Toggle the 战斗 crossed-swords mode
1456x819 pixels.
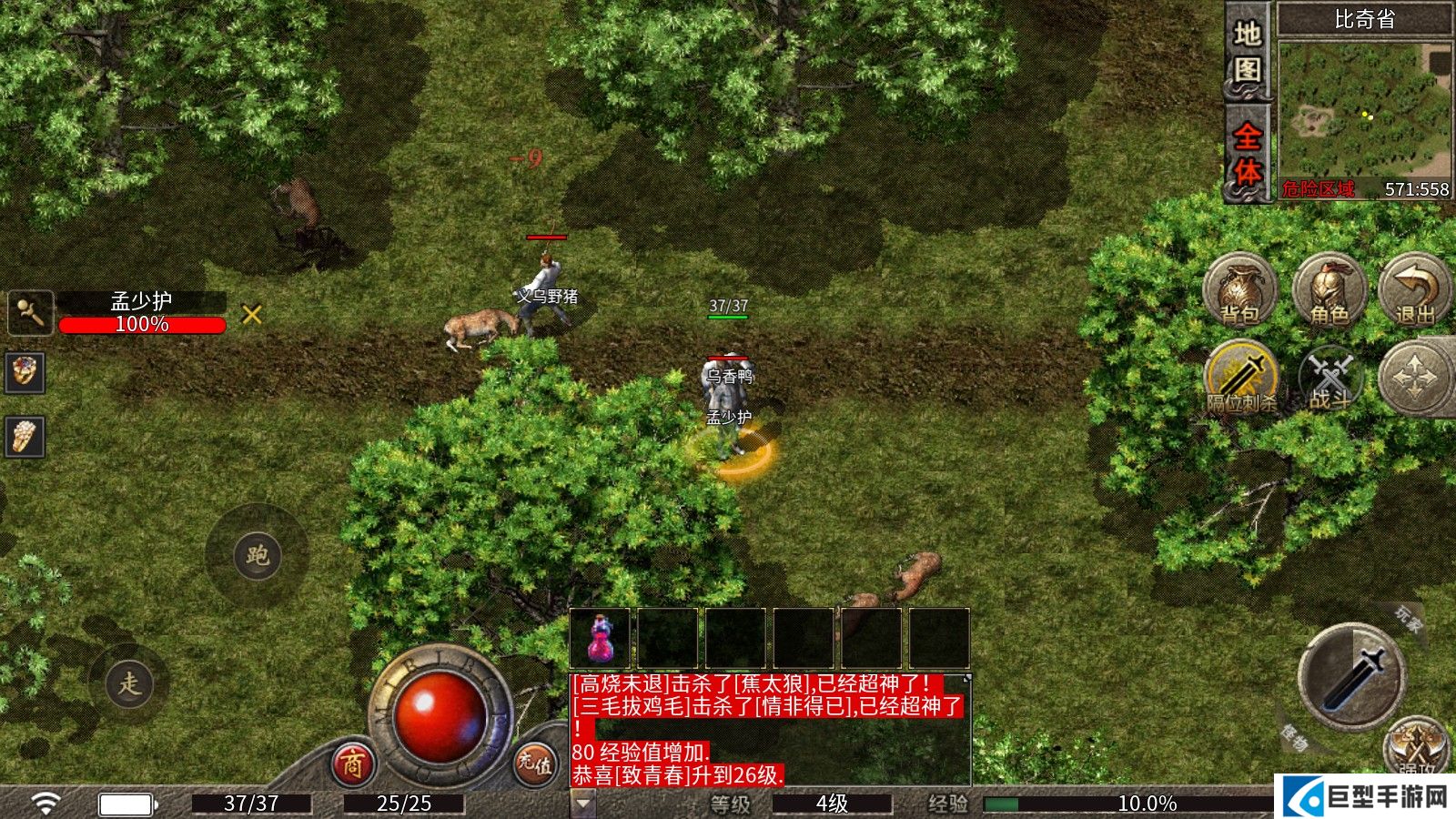click(1329, 377)
